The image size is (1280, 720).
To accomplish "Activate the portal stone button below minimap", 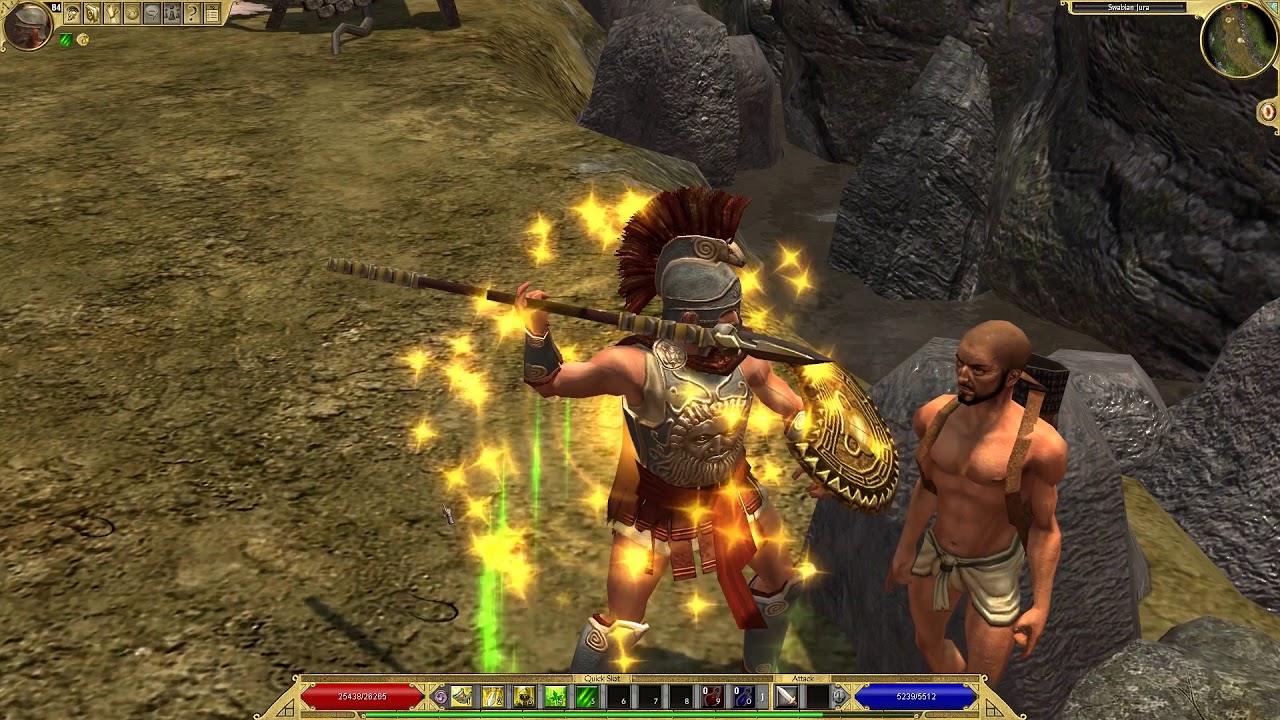I will click(1268, 112).
